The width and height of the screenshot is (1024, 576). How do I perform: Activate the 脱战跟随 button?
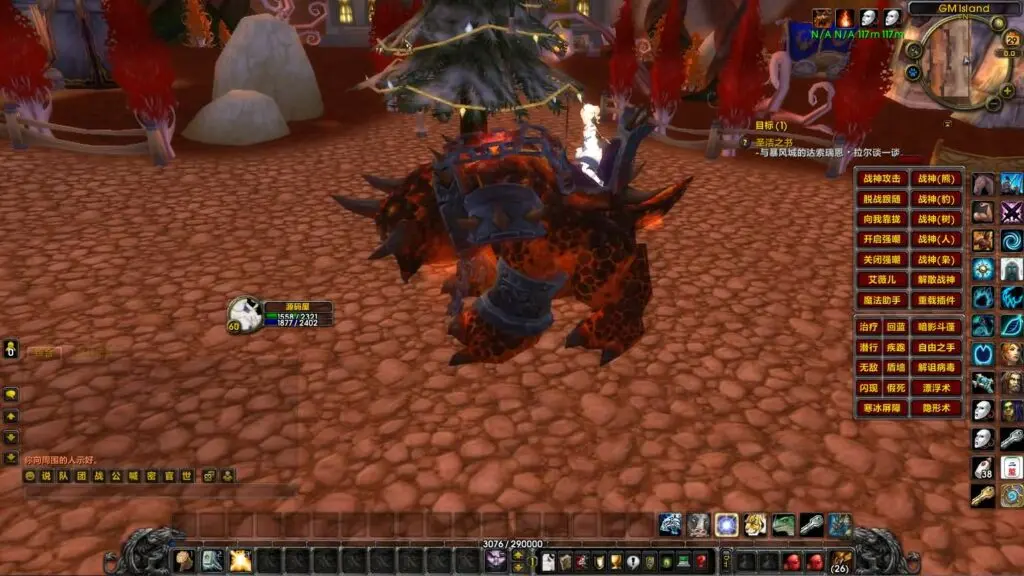click(x=881, y=199)
